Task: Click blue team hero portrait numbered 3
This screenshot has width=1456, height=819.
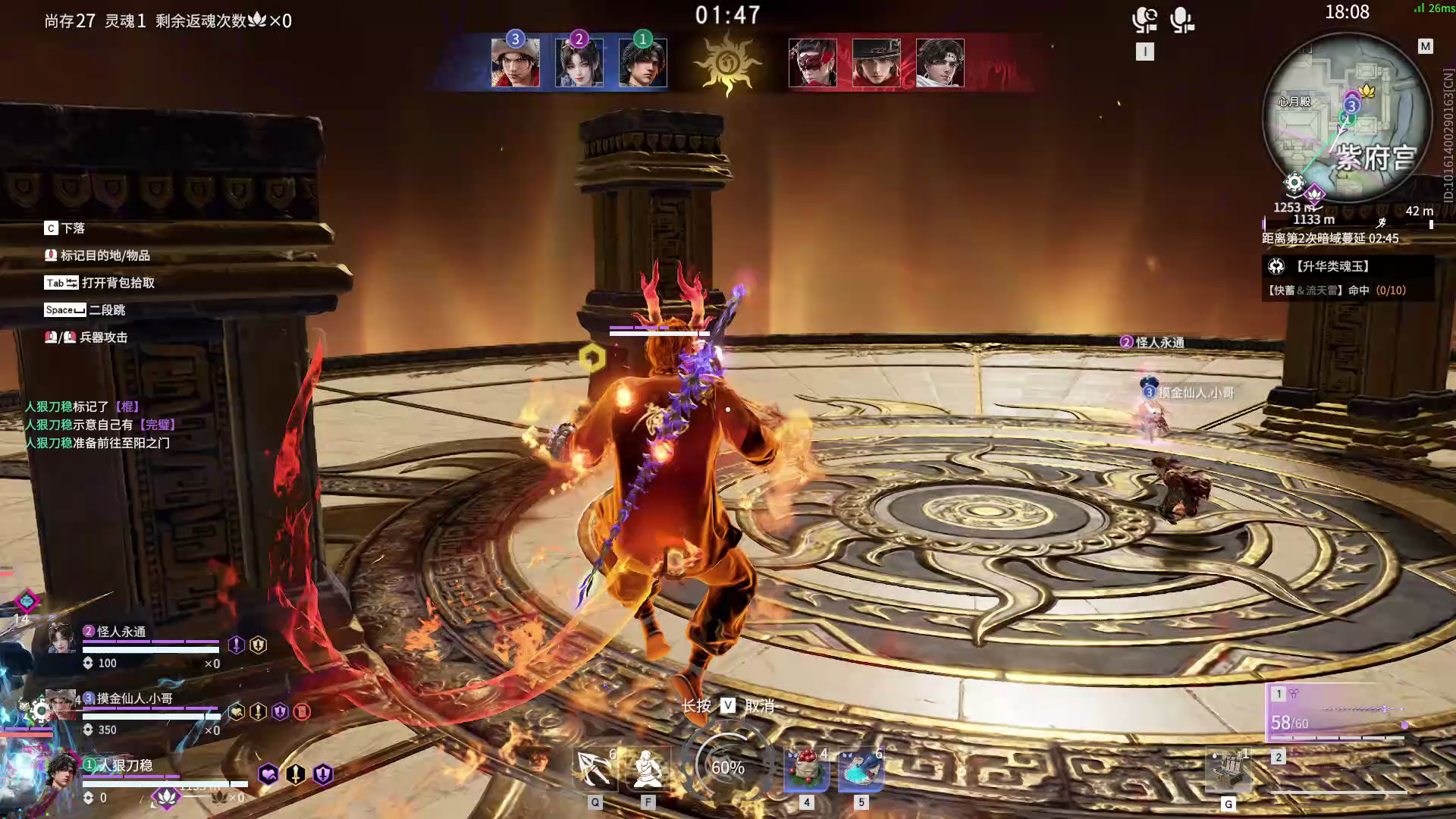Action: 516,63
